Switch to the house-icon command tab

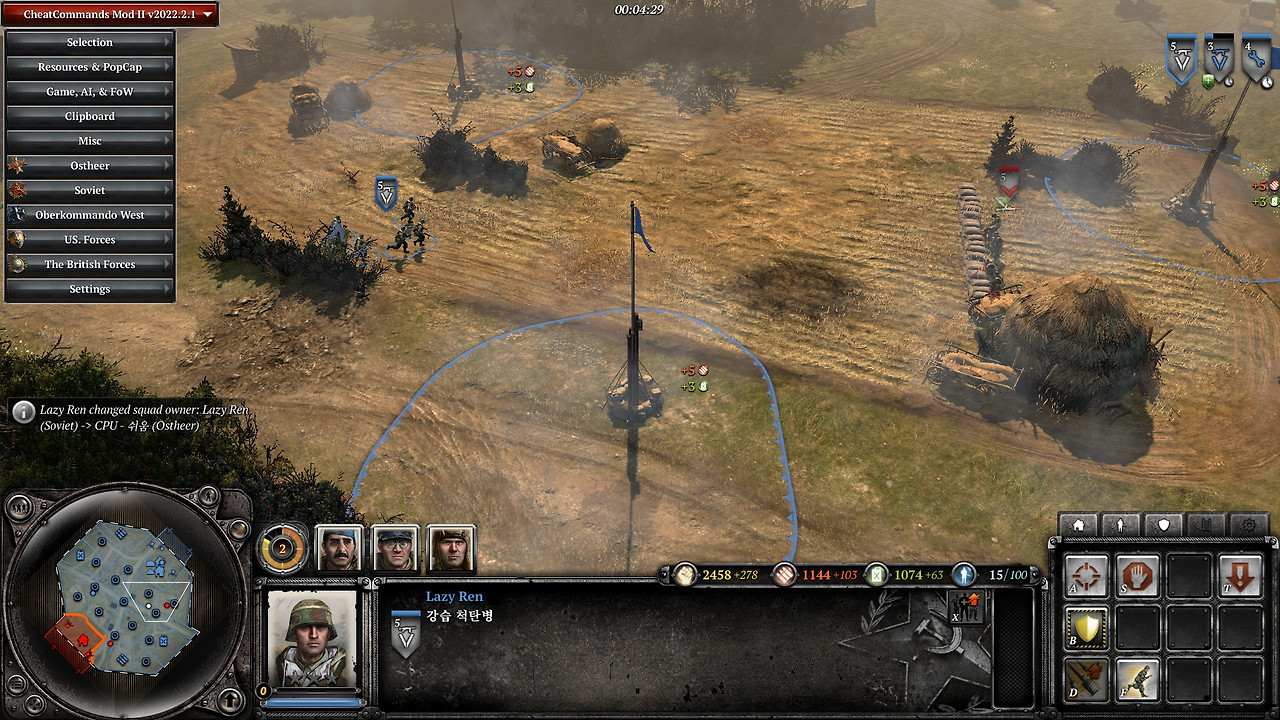[1078, 524]
